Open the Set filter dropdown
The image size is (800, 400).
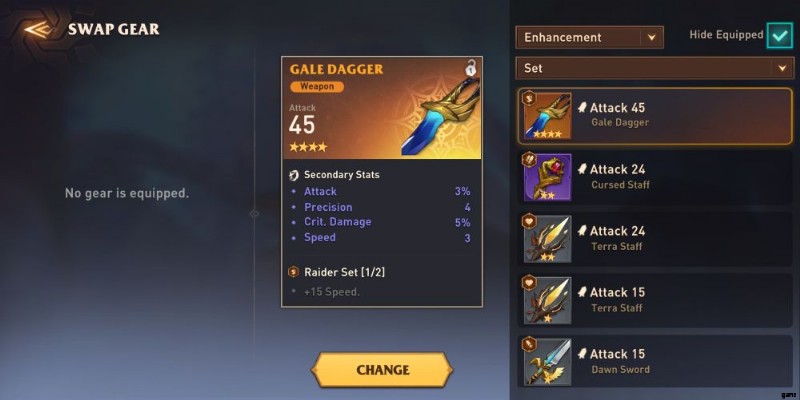point(654,68)
